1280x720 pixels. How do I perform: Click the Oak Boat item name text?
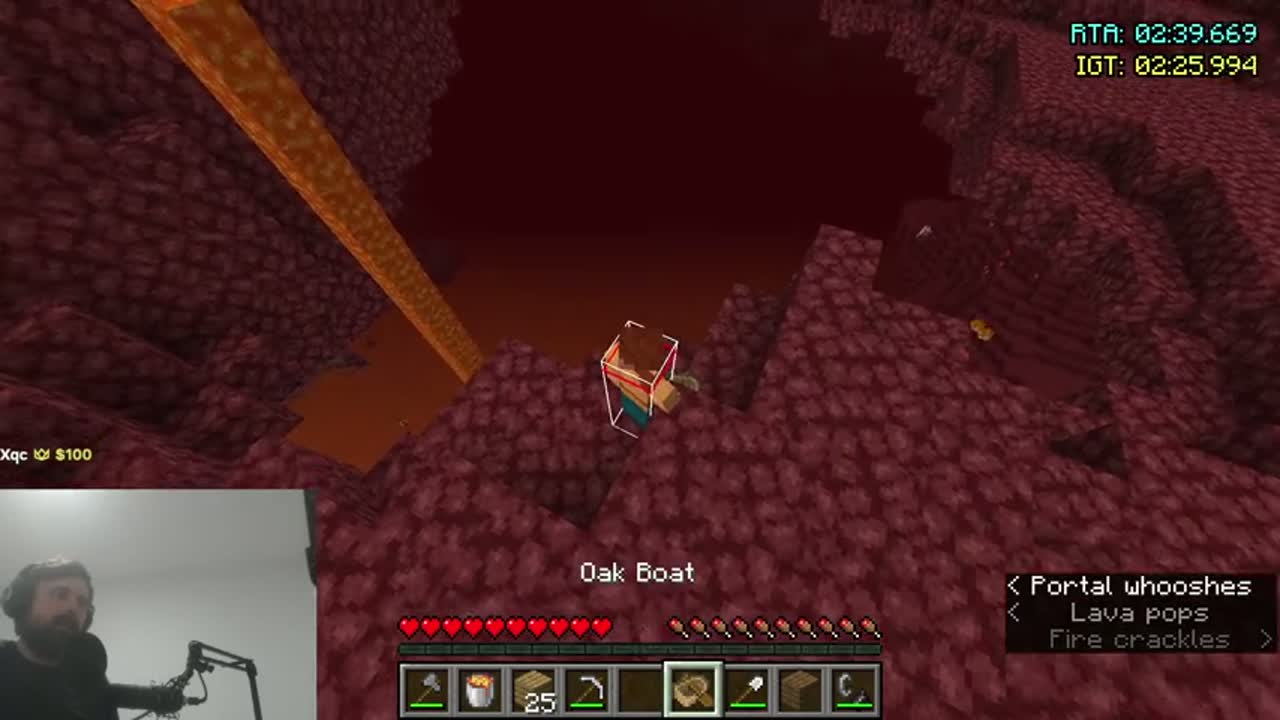point(638,573)
